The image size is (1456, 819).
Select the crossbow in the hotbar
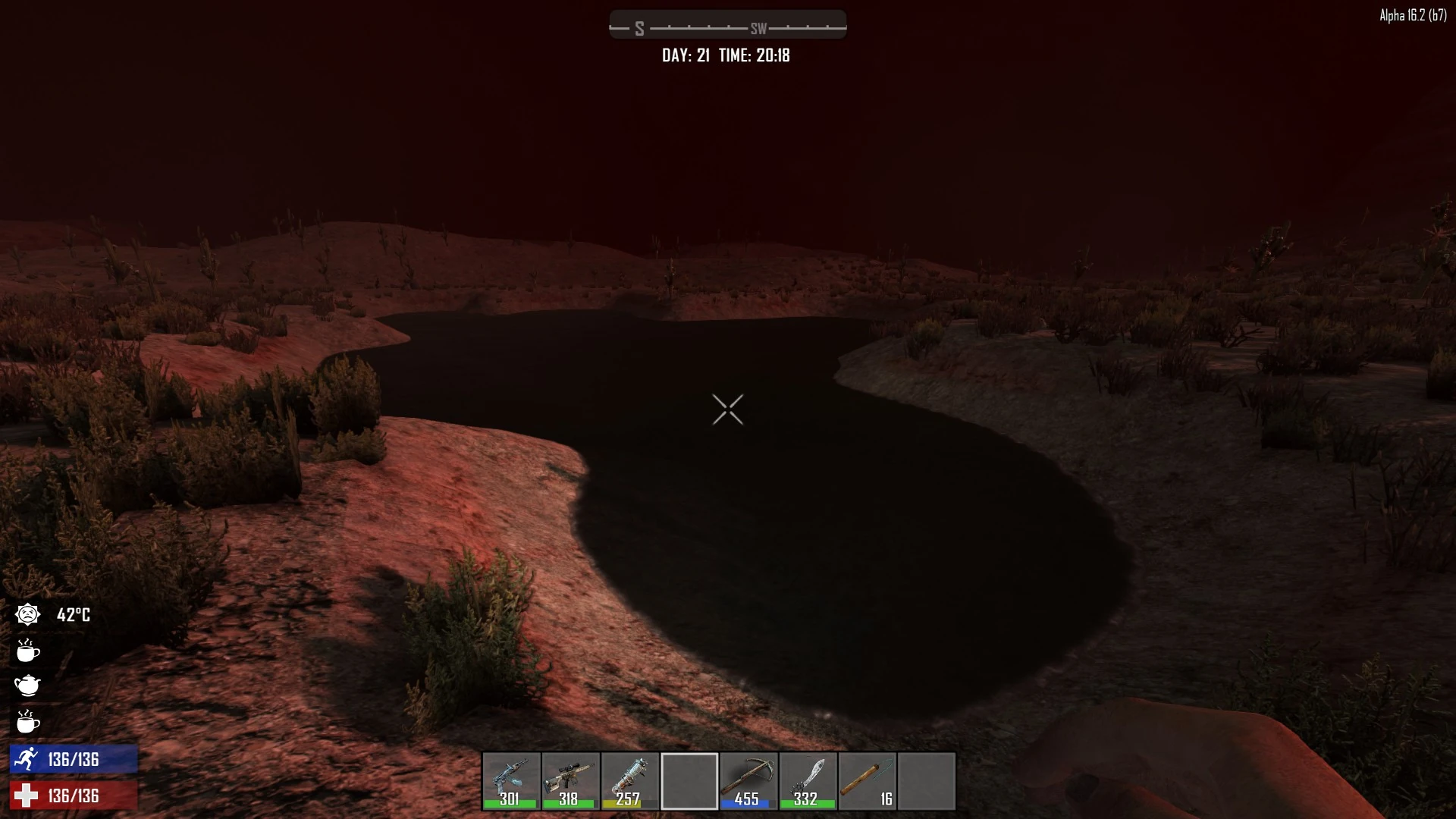[748, 780]
